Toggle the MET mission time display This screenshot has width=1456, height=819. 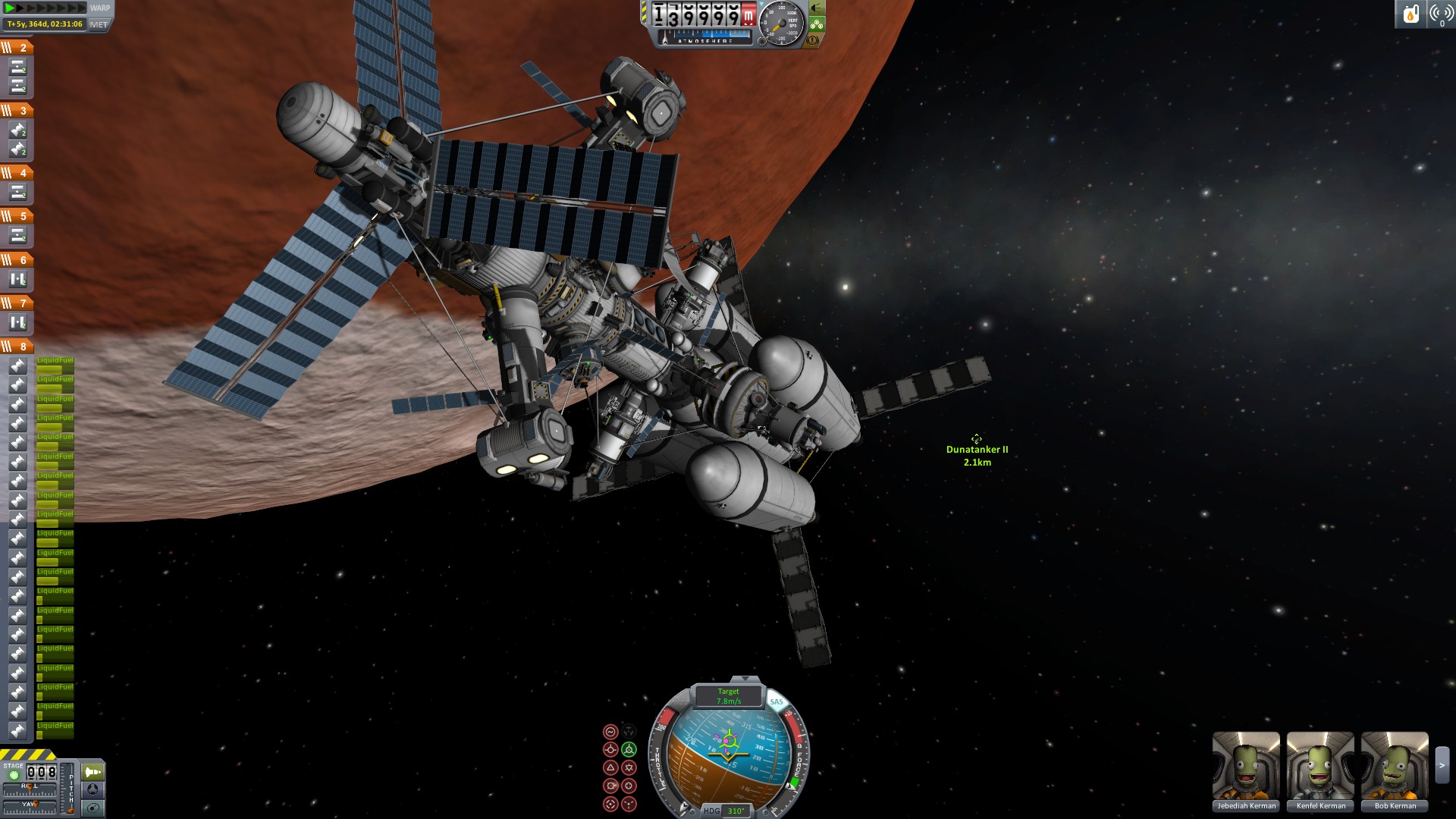pyautogui.click(x=99, y=24)
